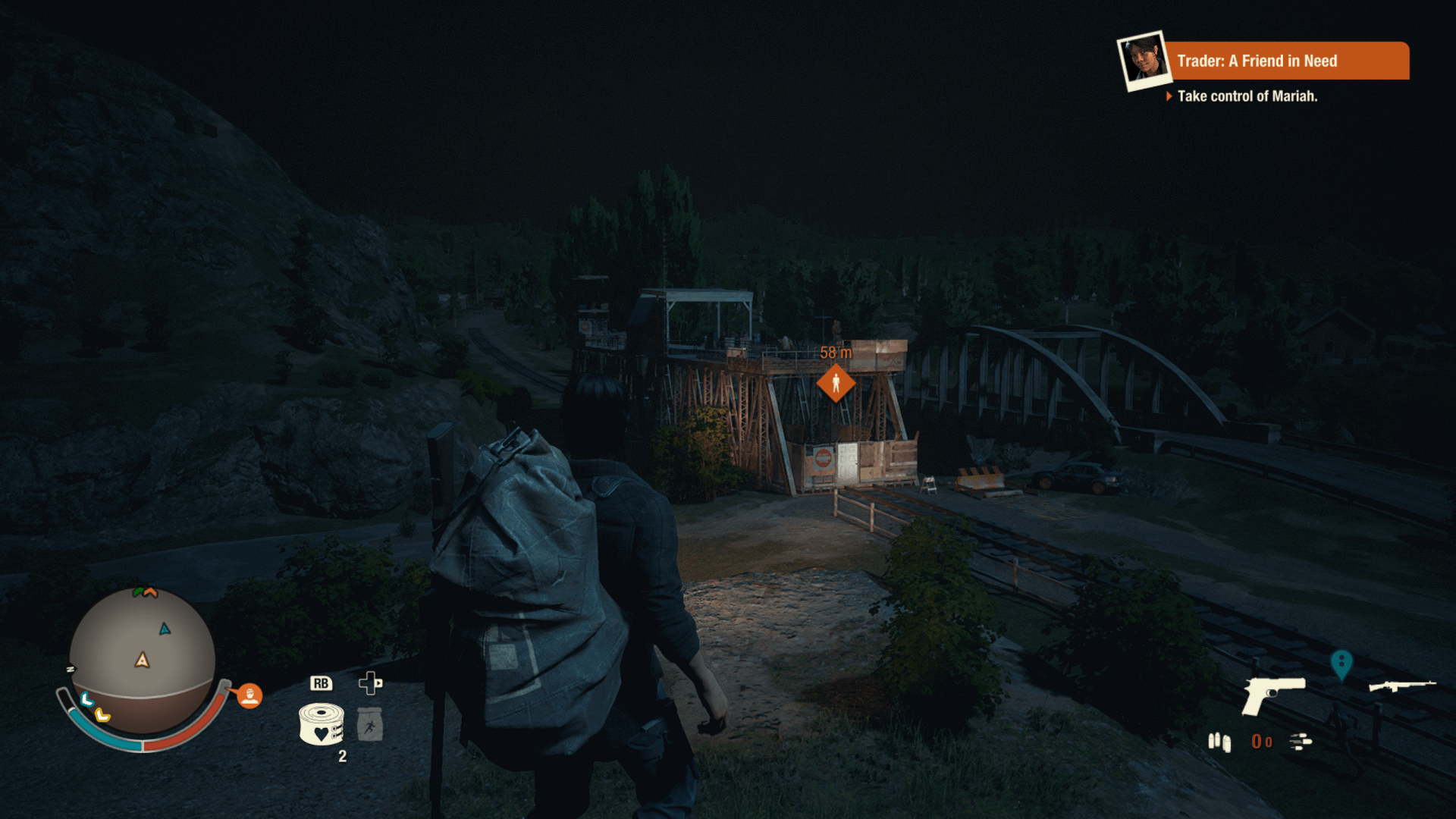This screenshot has width=1456, height=819.
Task: Click Mariah's portrait photo in the quest tracker
Action: [1144, 60]
